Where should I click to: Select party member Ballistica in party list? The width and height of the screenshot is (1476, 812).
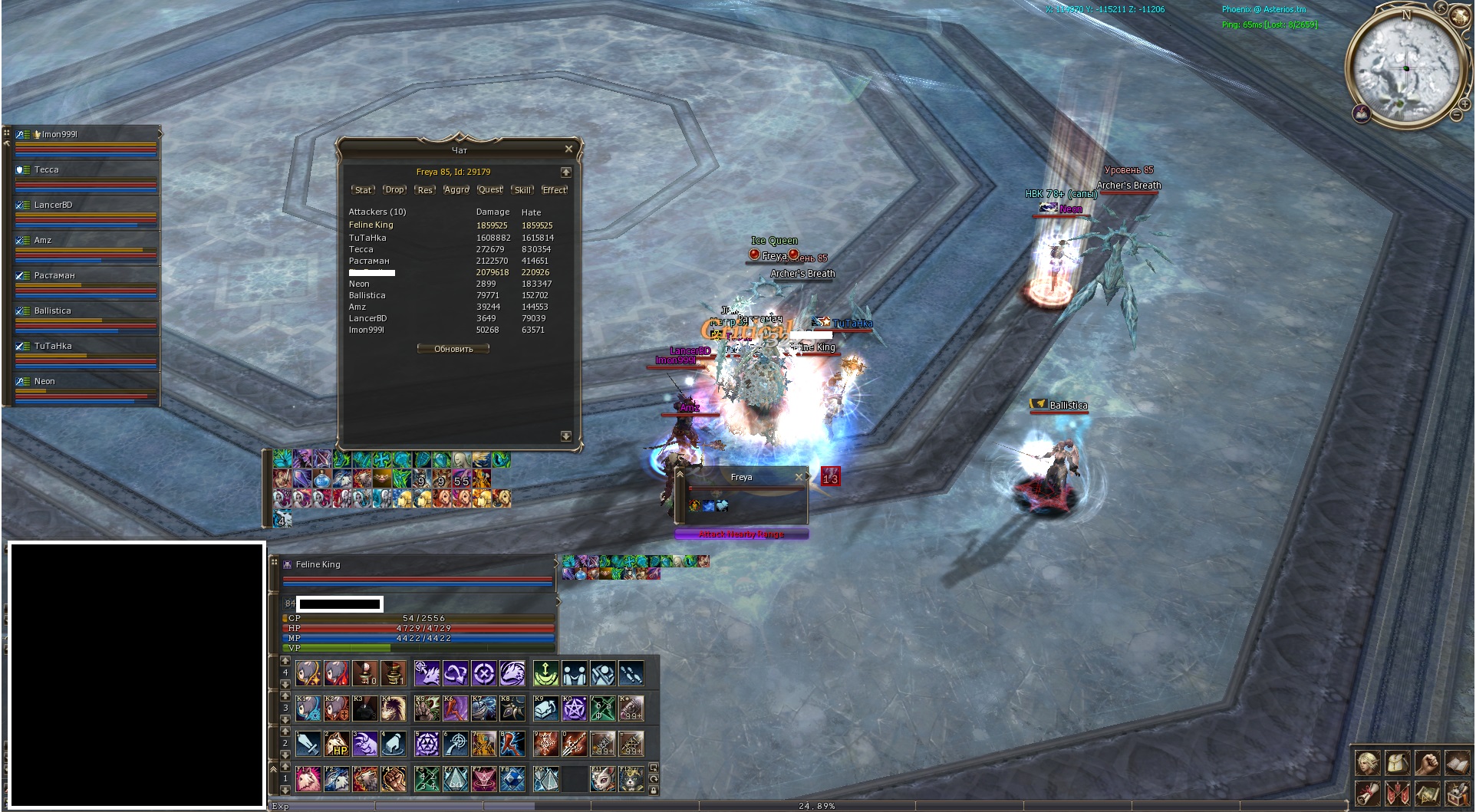tap(52, 311)
